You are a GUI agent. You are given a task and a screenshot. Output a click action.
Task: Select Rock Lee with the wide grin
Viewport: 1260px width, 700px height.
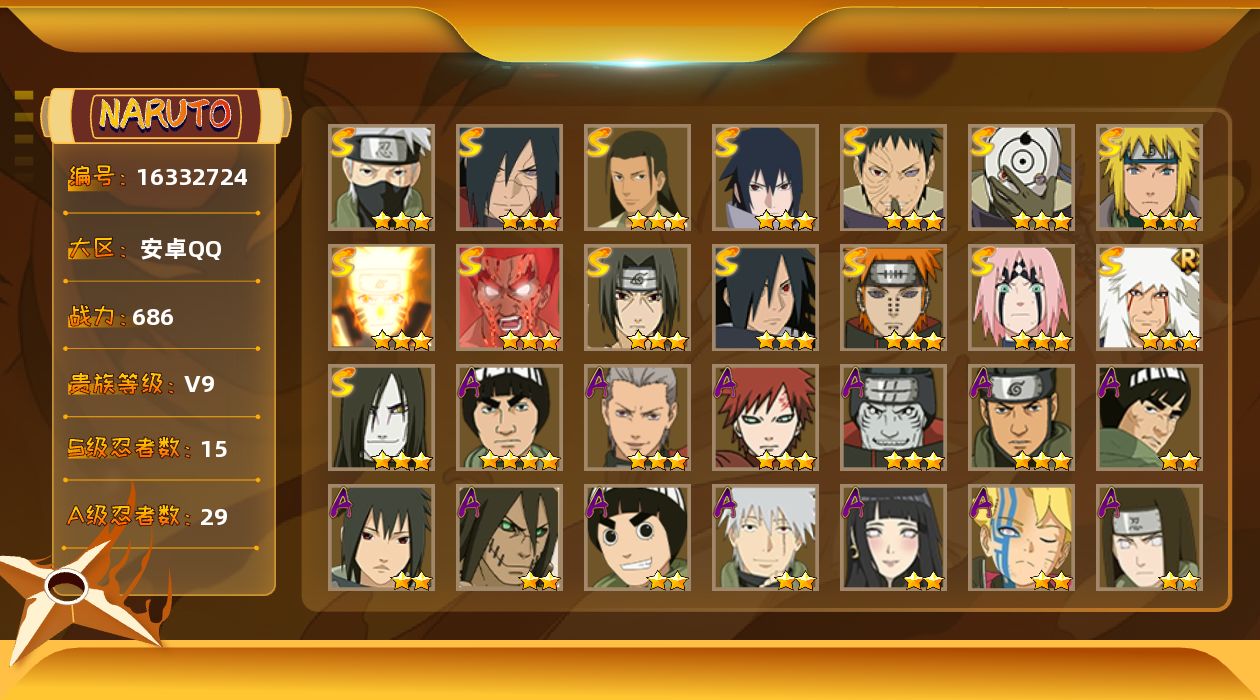(637, 538)
